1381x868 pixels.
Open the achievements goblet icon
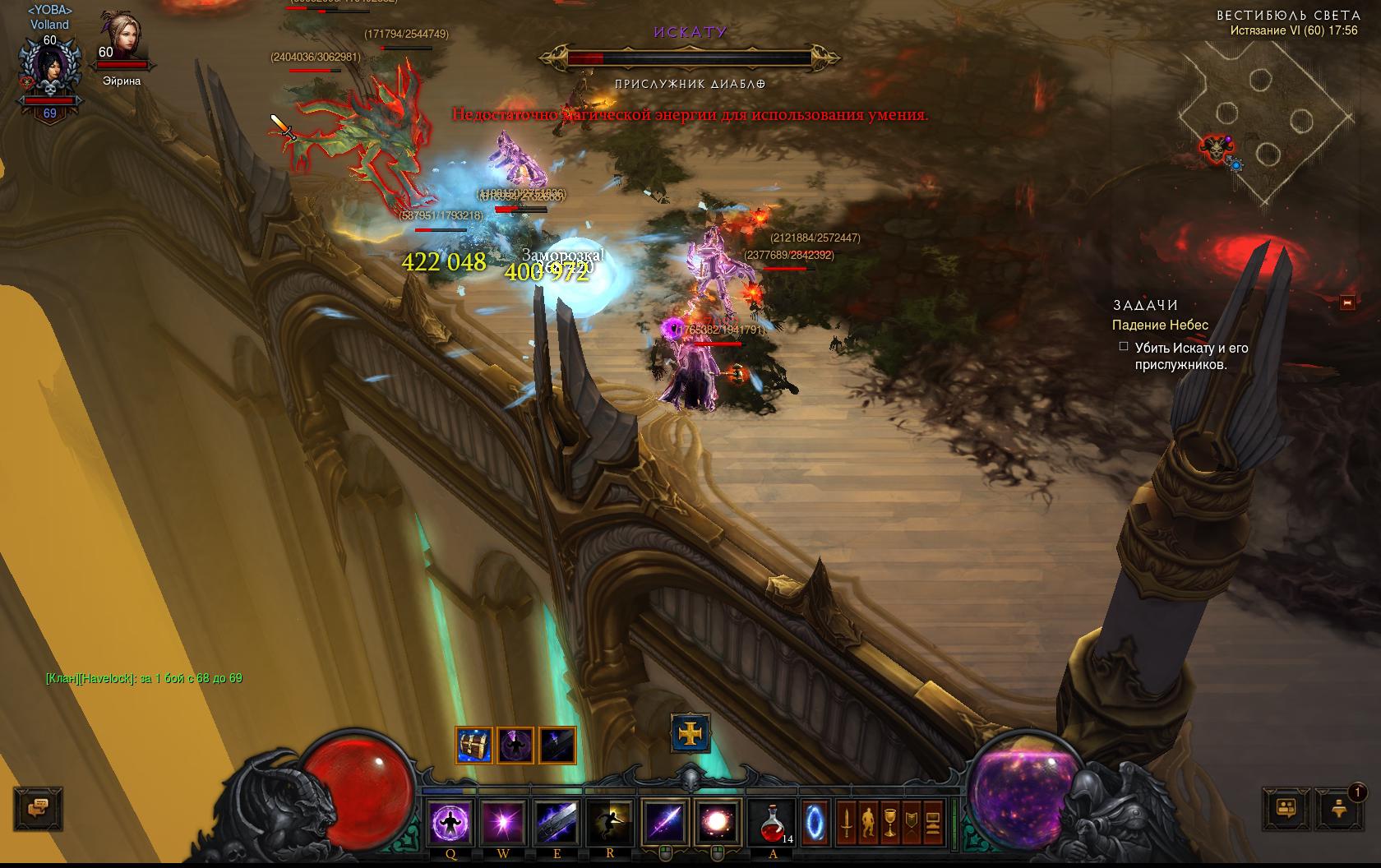[x=889, y=821]
